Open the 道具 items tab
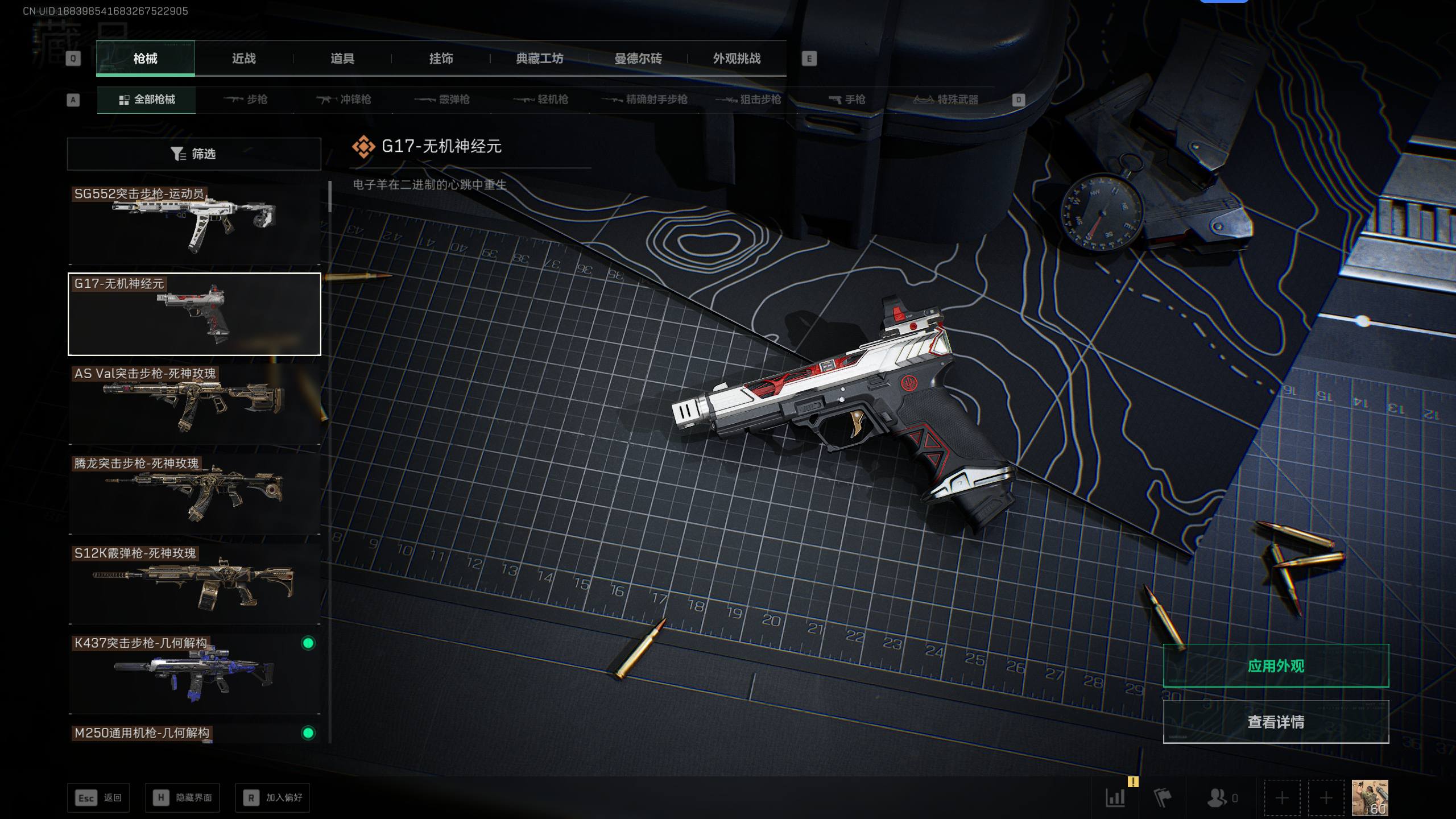 [342, 59]
